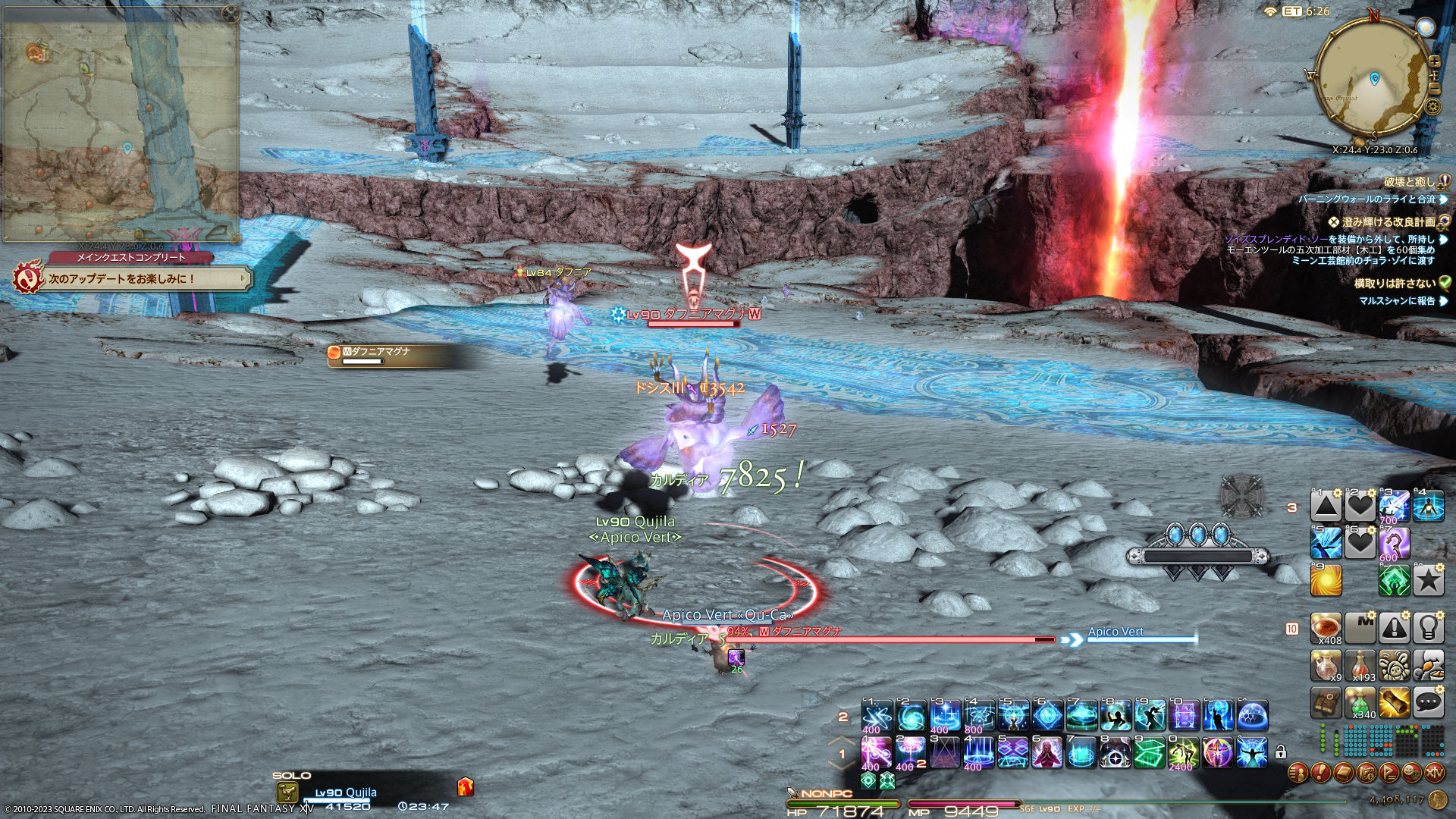Zoom in the minimap with plus button
Screen dimensions: 1456x819
(x=1434, y=61)
